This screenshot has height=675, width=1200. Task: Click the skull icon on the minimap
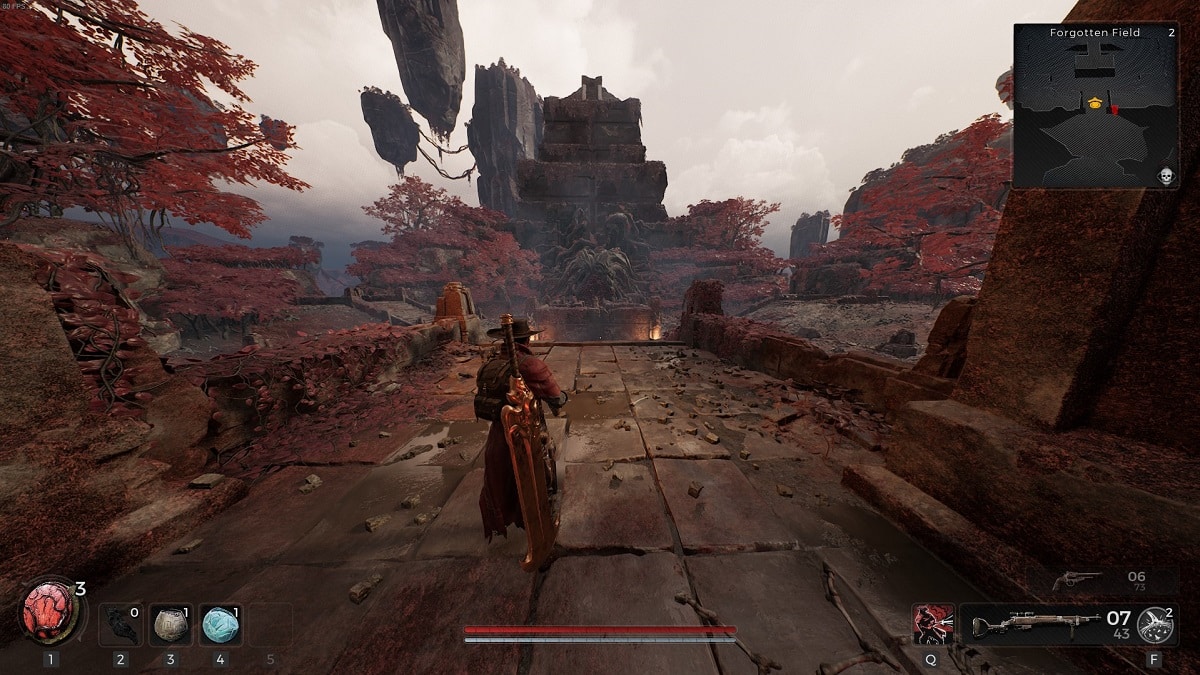1164,176
